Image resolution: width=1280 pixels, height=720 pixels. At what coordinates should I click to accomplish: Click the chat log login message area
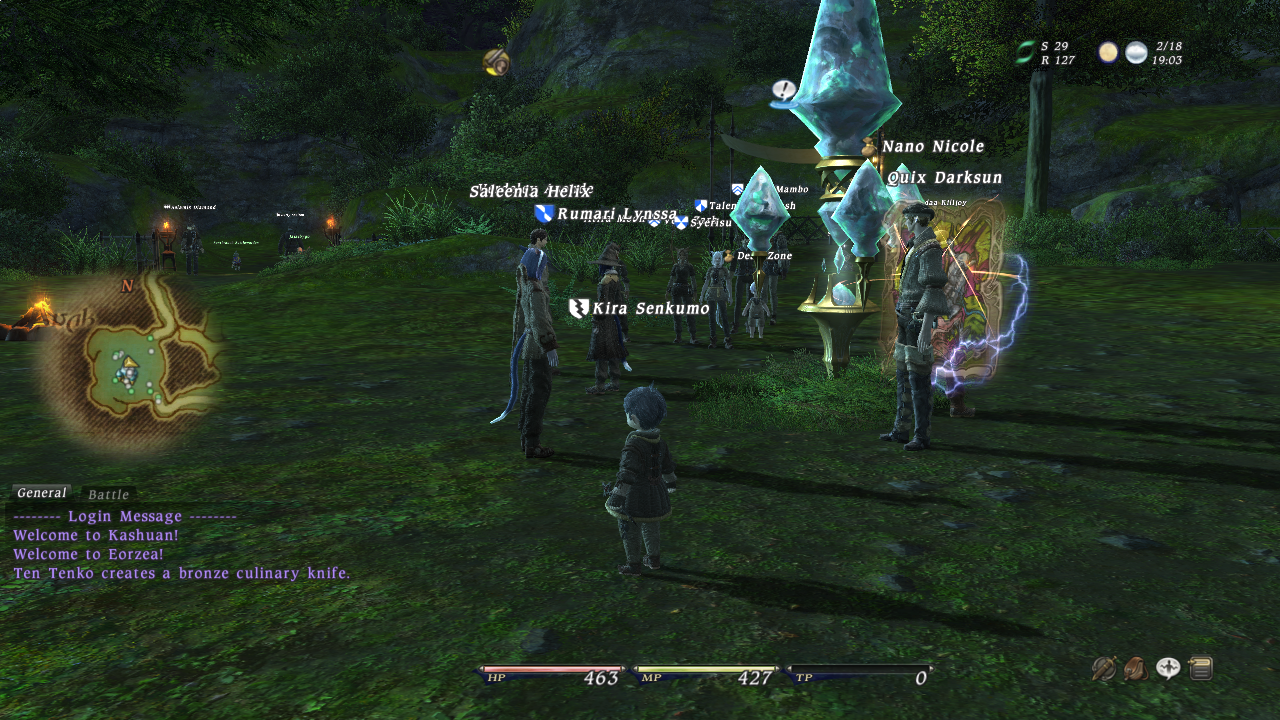(x=125, y=517)
